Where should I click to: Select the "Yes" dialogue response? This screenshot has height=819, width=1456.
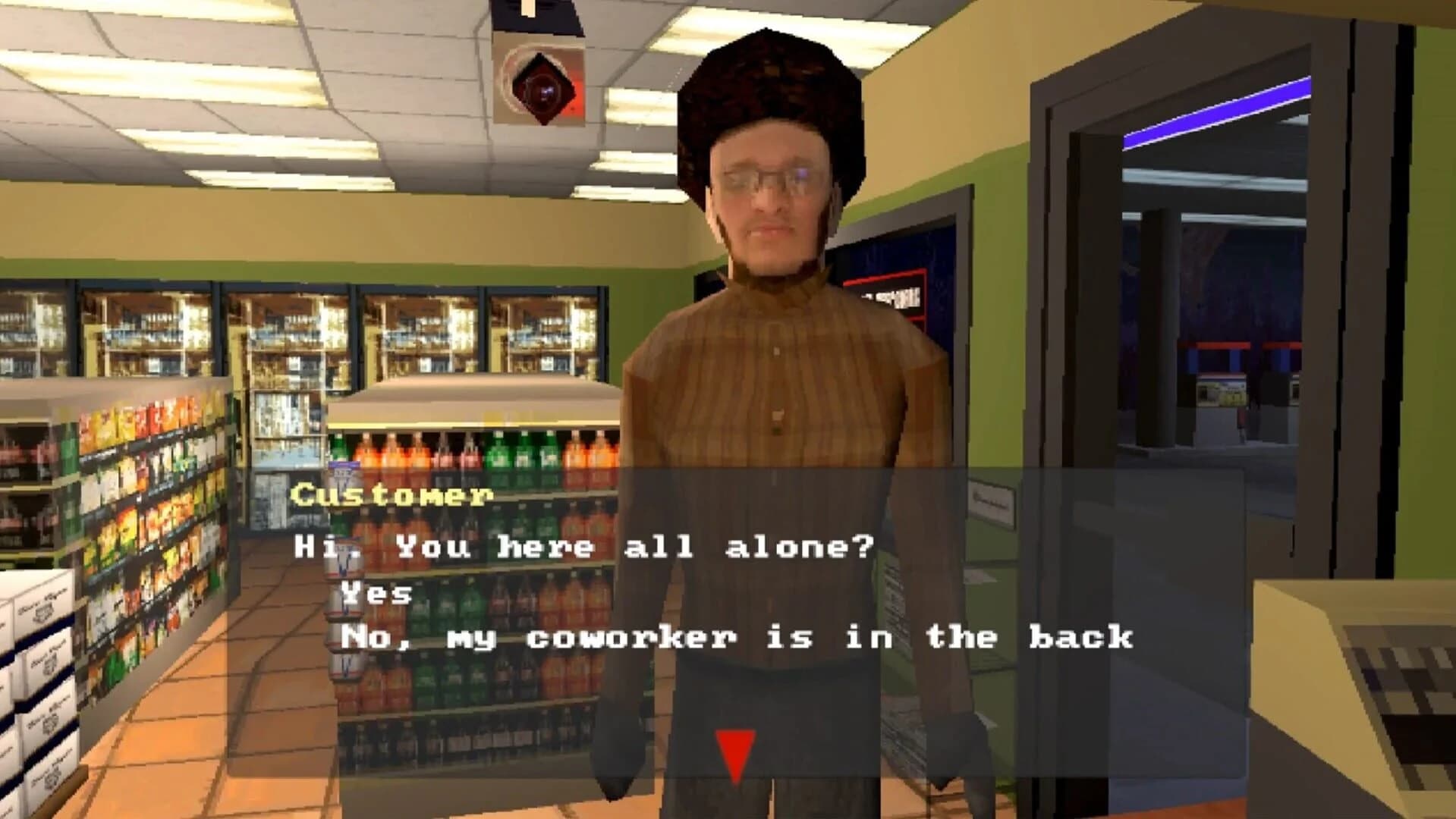375,592
